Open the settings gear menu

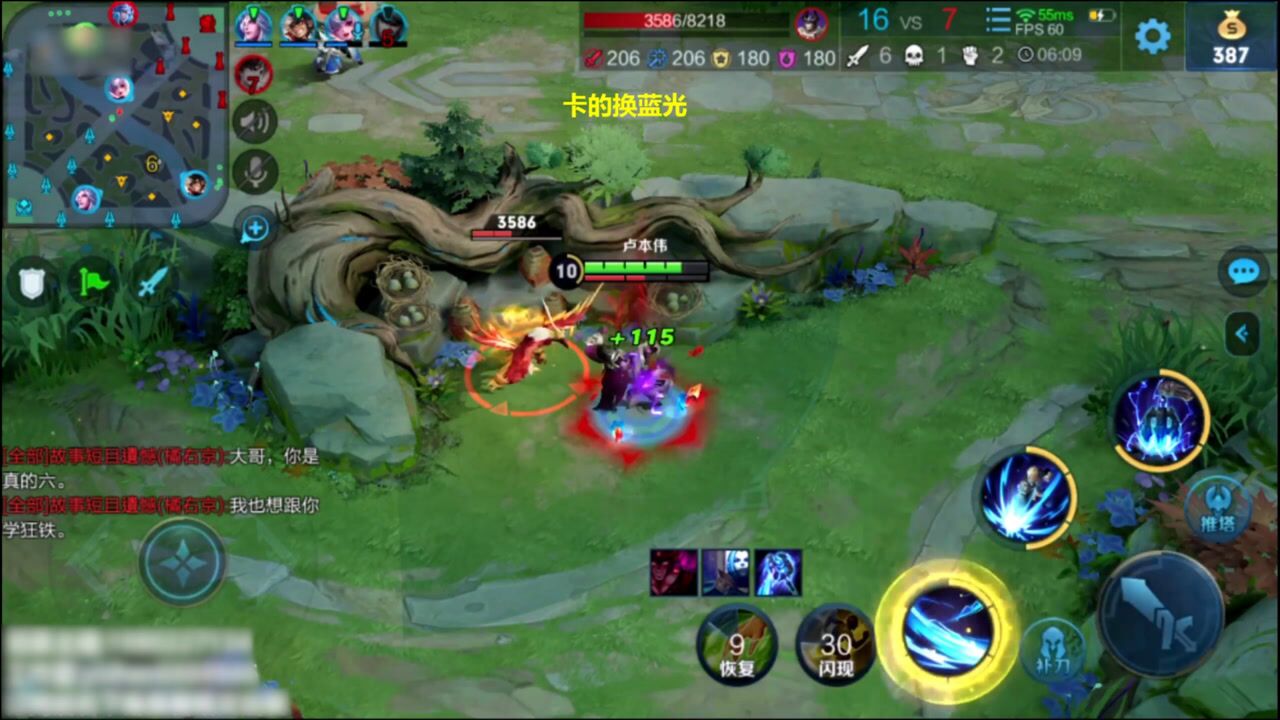coord(1152,37)
